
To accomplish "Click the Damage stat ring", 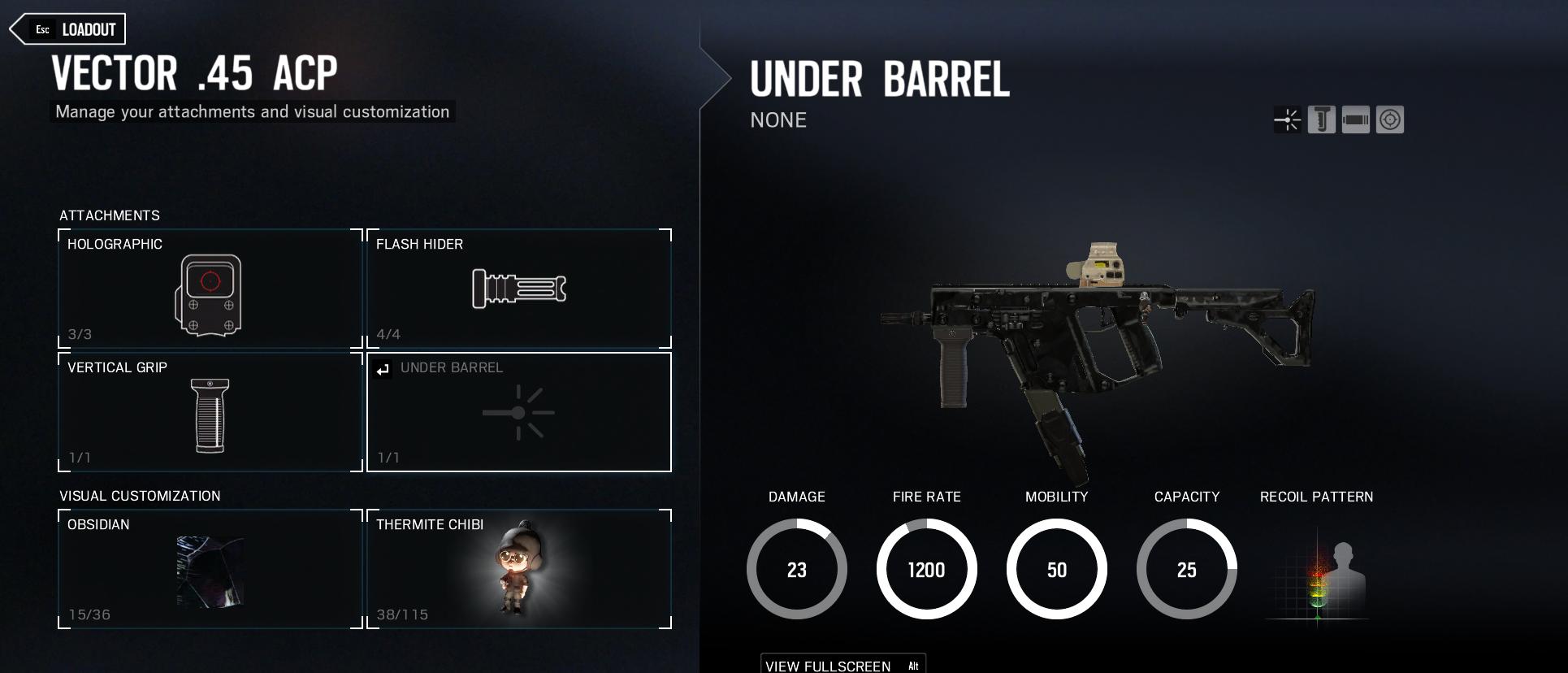I will (796, 569).
